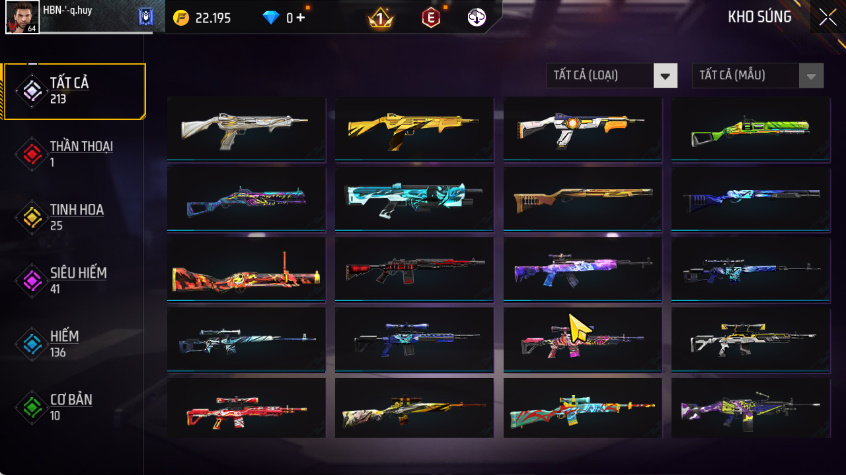Open the player profile avatar

coord(21,17)
